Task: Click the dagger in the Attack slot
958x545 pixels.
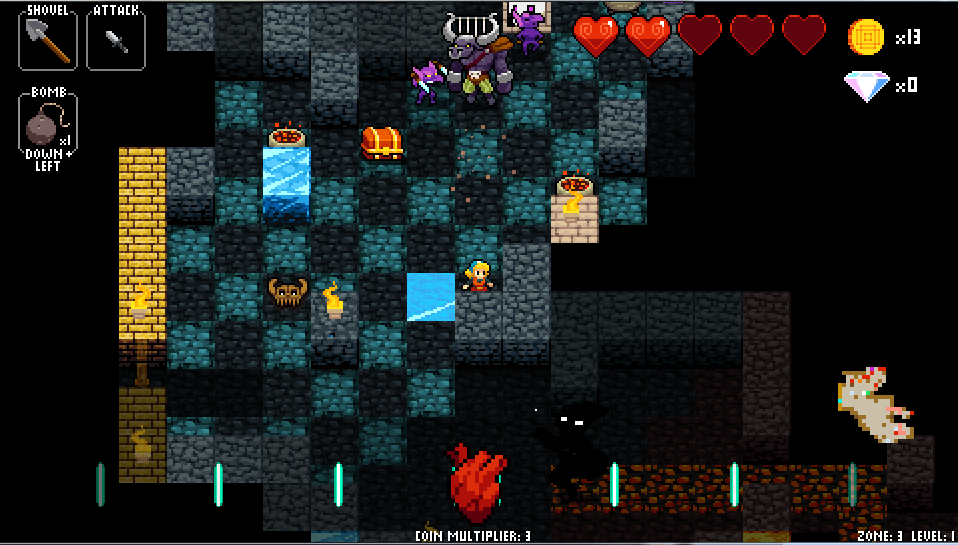Action: tap(115, 40)
